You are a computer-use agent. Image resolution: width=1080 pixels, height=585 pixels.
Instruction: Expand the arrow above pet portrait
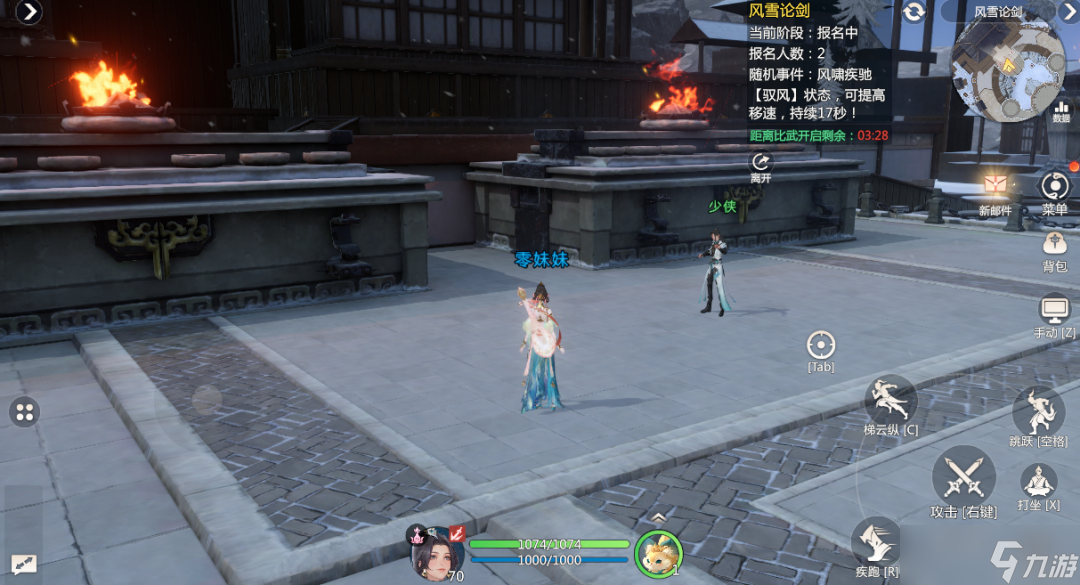pyautogui.click(x=658, y=517)
